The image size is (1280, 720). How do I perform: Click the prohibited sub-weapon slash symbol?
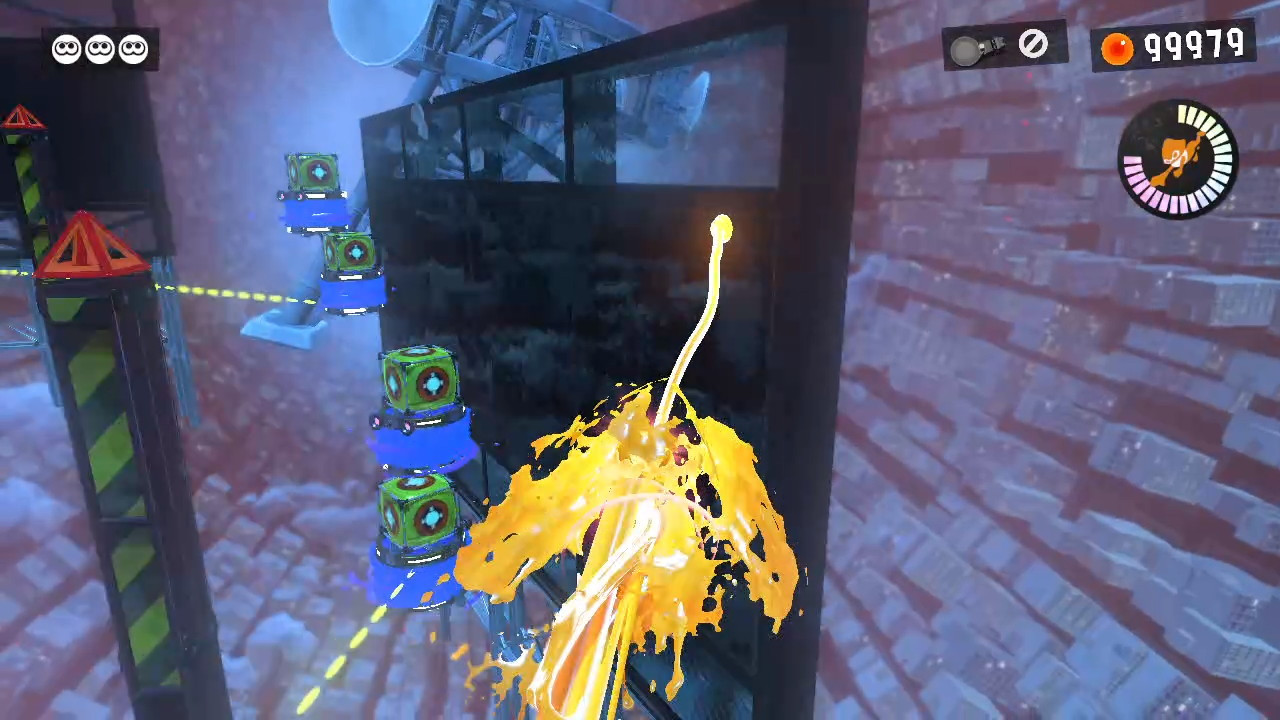pos(1034,44)
